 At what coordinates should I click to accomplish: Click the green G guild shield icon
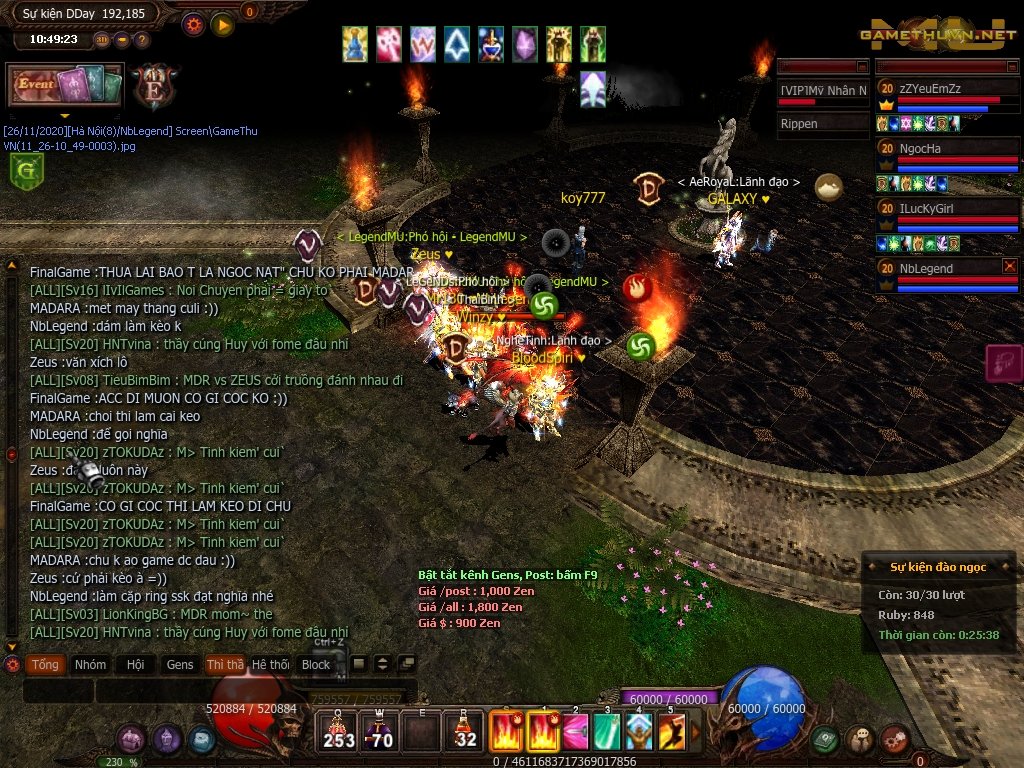[24, 172]
